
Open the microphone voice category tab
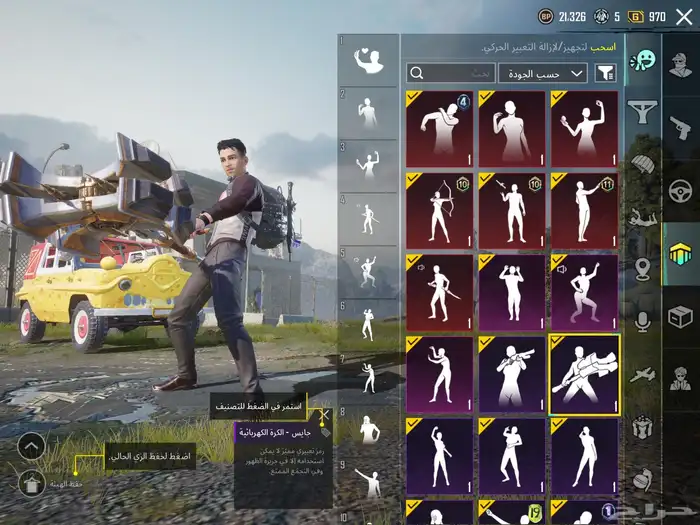[642, 320]
